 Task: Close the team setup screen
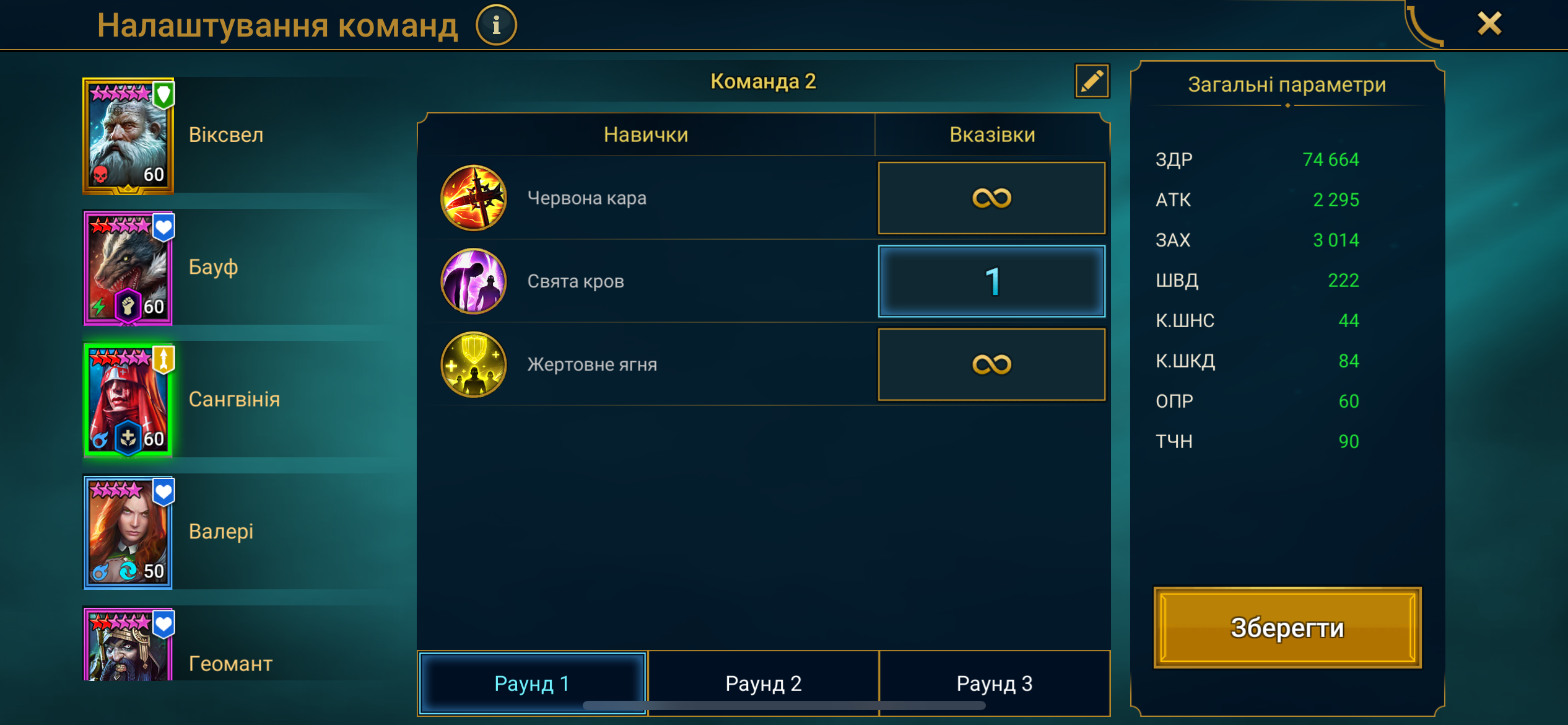coord(1489,24)
